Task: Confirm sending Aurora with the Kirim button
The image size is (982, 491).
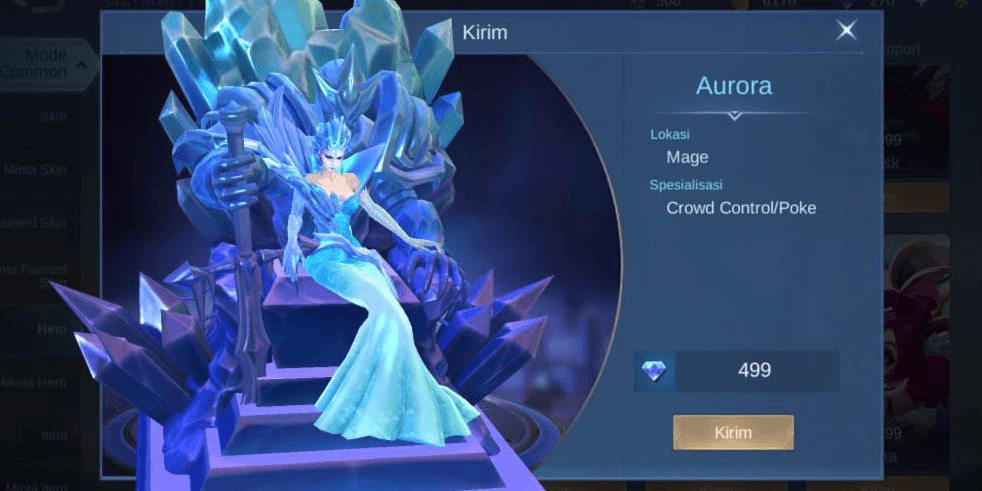Action: 733,432
